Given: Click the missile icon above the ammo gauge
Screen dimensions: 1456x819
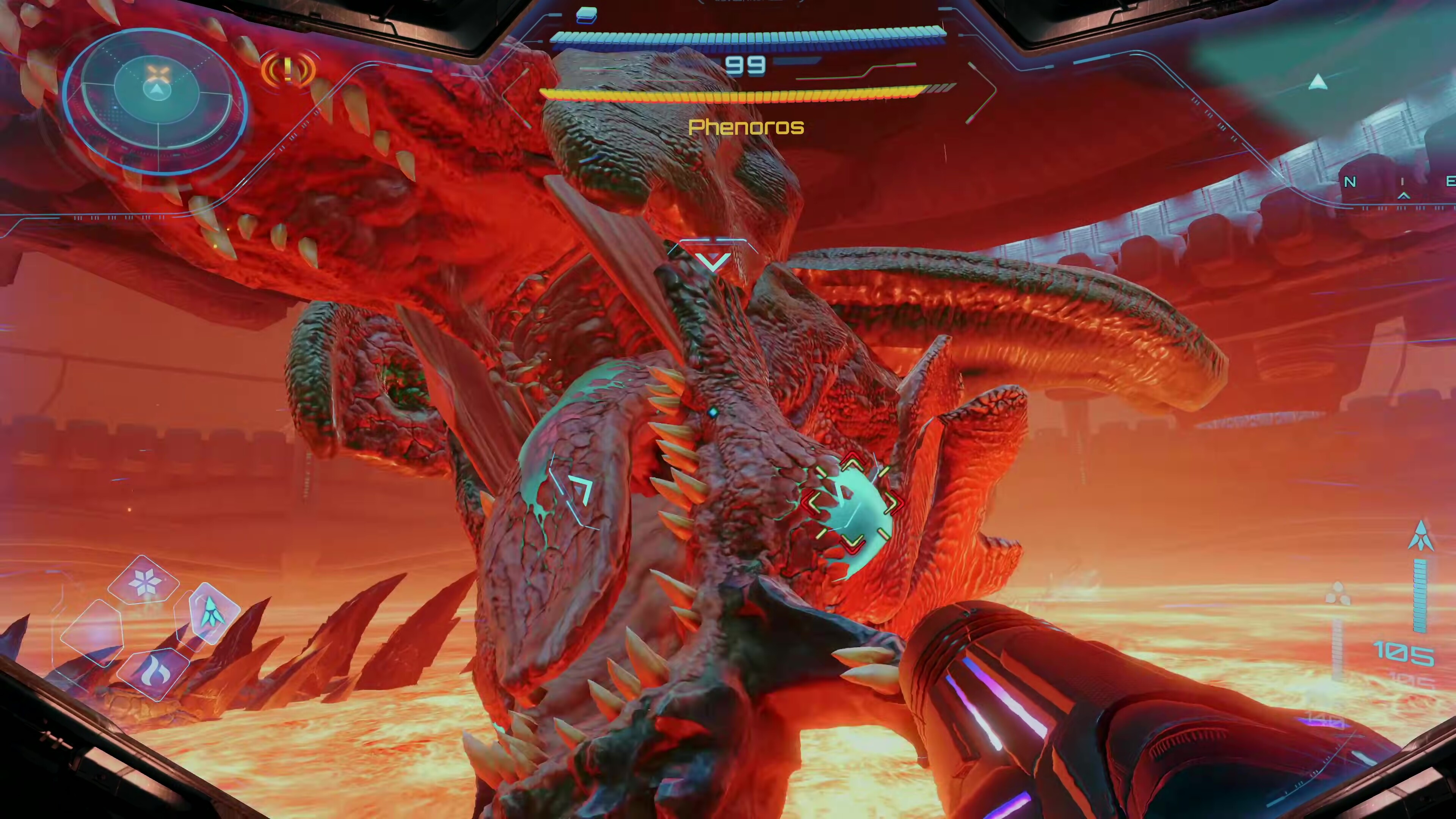Looking at the screenshot, I should pyautogui.click(x=1420, y=536).
